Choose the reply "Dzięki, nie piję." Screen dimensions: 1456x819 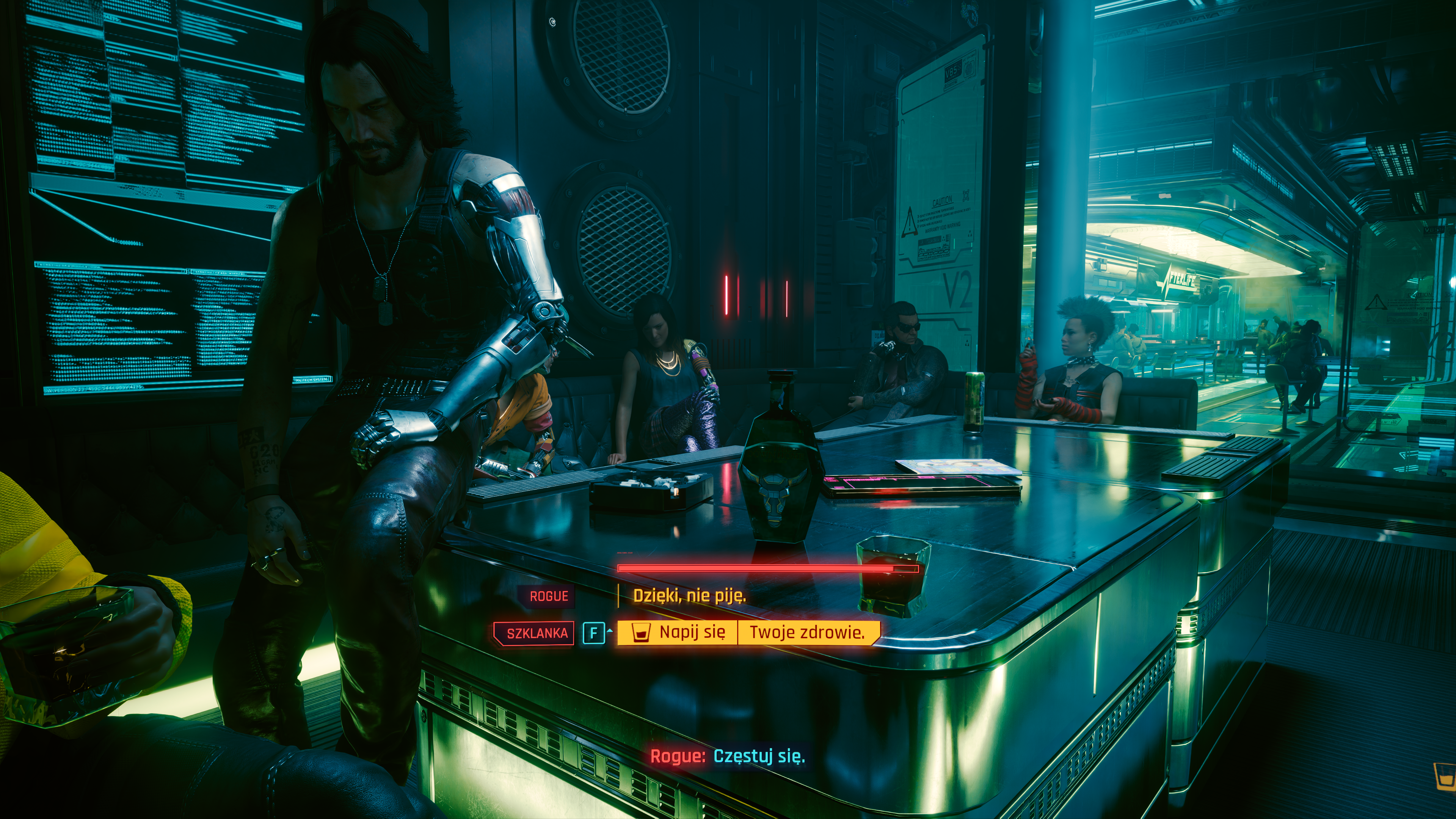[689, 596]
